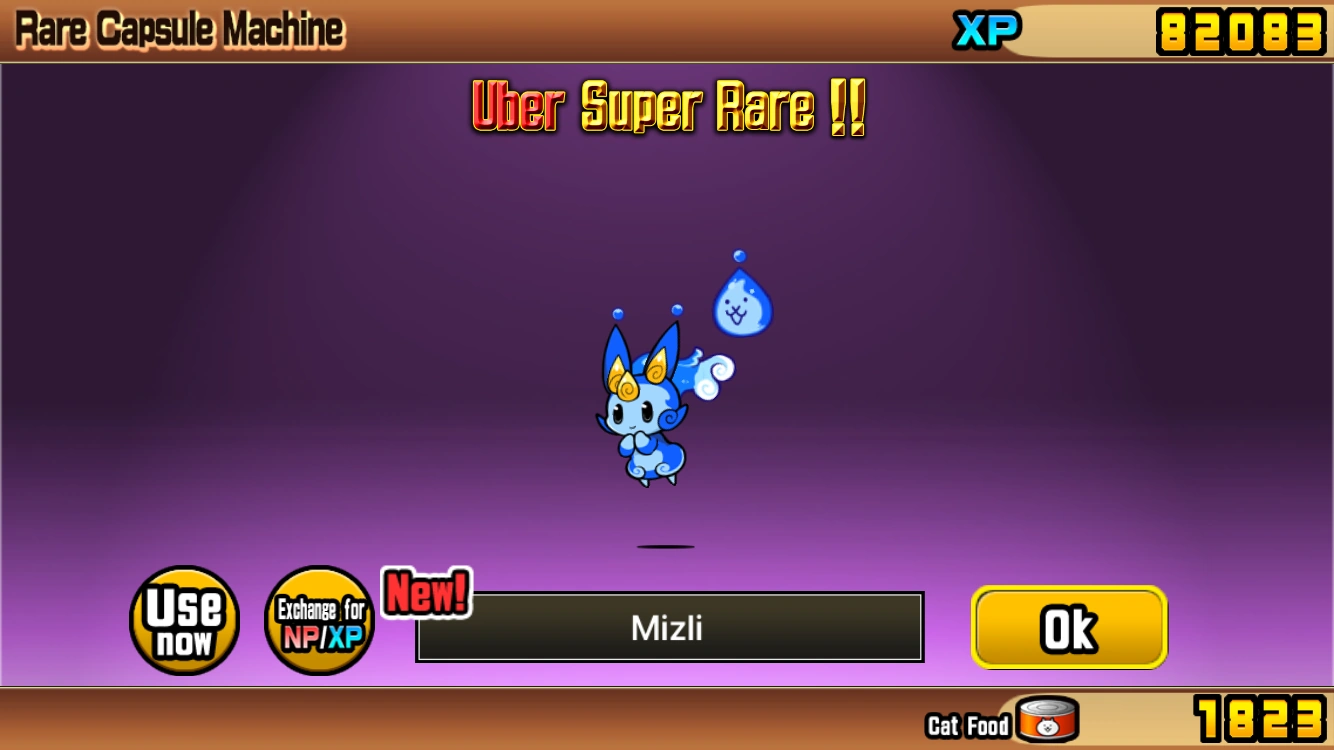Screen dimensions: 1334x750
Task: Click the Cat Food can icon
Action: 1044,716
